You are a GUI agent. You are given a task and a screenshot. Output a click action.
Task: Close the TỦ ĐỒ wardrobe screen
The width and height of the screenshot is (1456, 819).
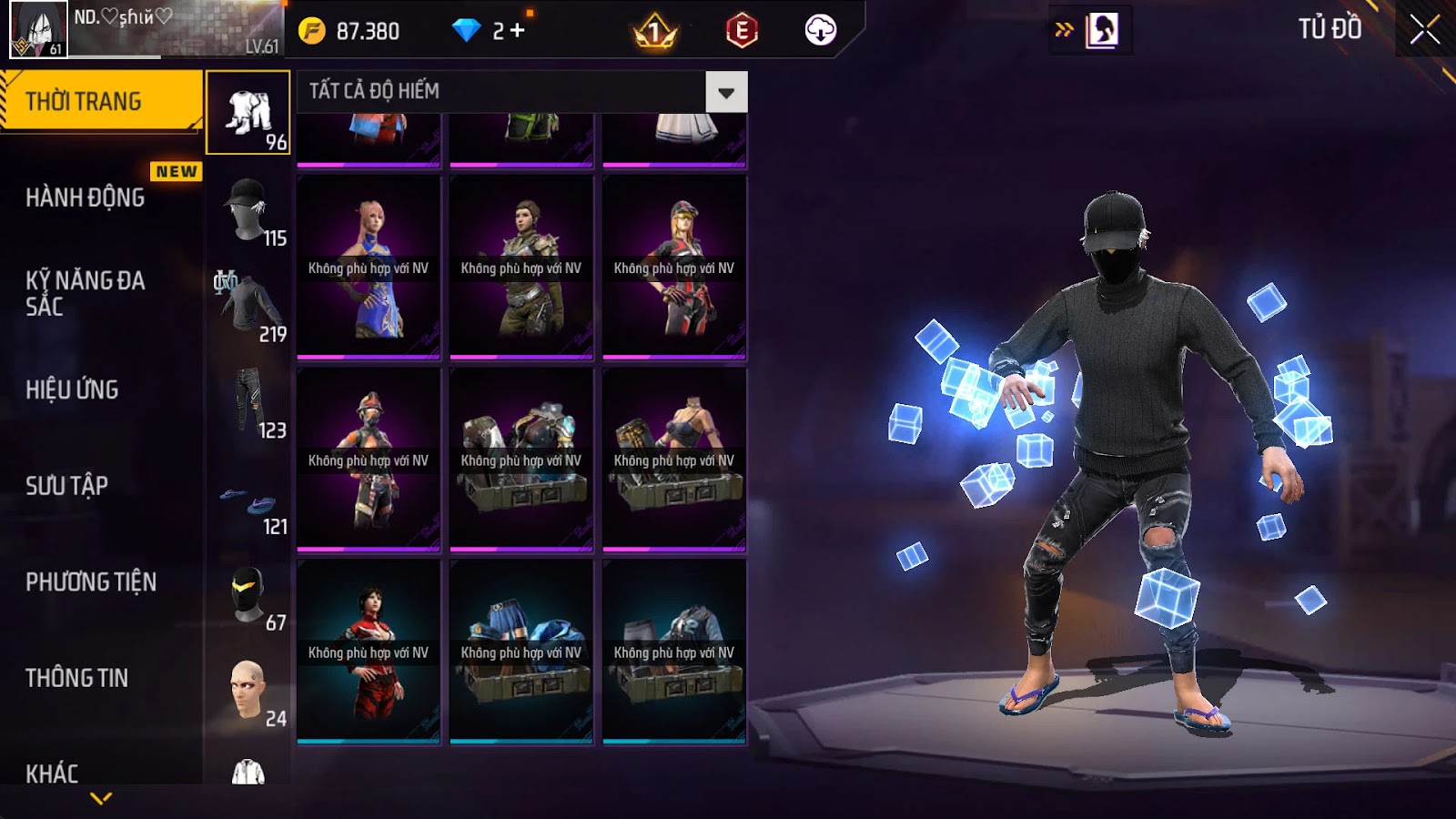pos(1424,30)
